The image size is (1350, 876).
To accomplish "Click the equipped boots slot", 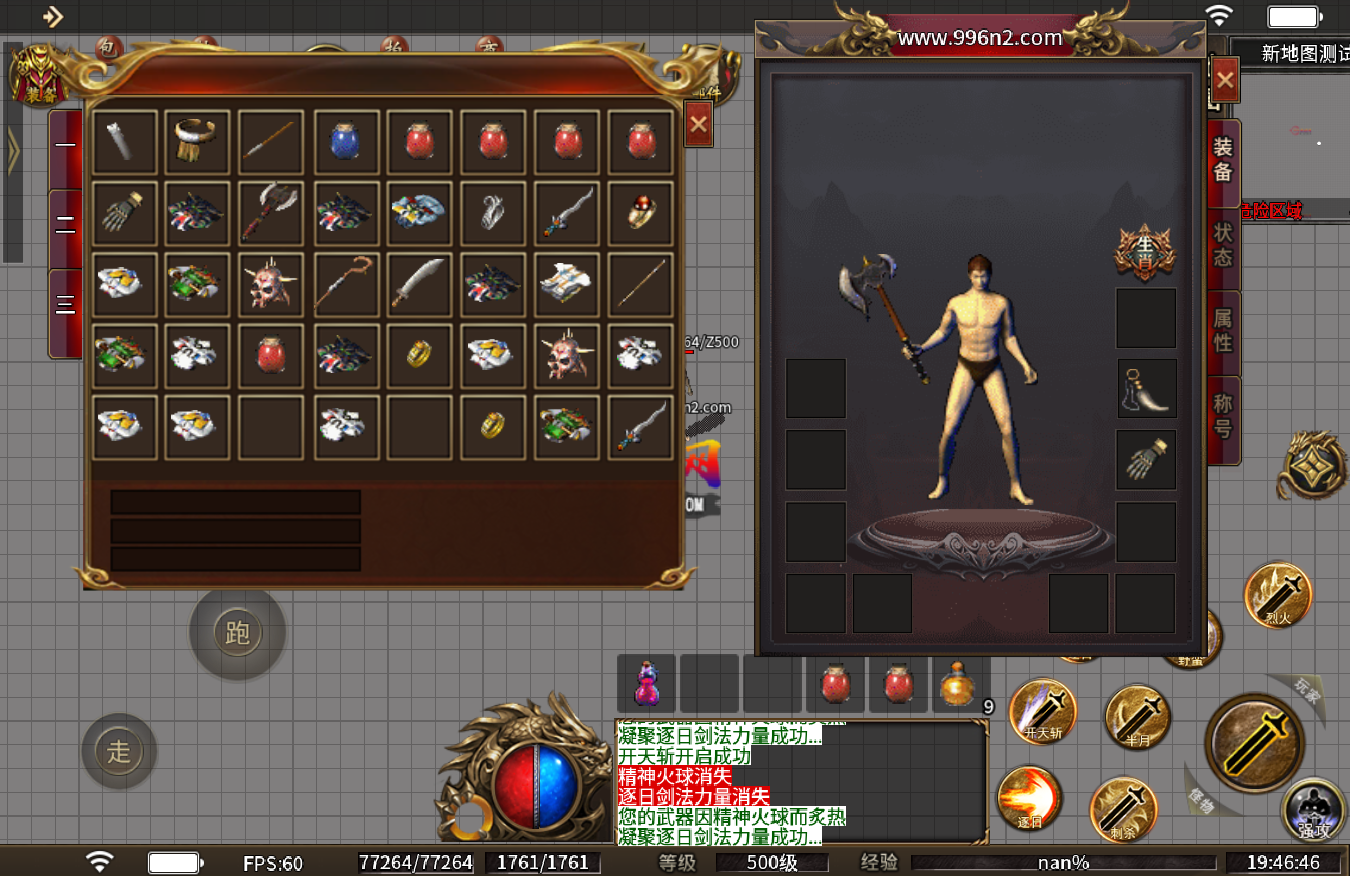I will pos(1145,388).
